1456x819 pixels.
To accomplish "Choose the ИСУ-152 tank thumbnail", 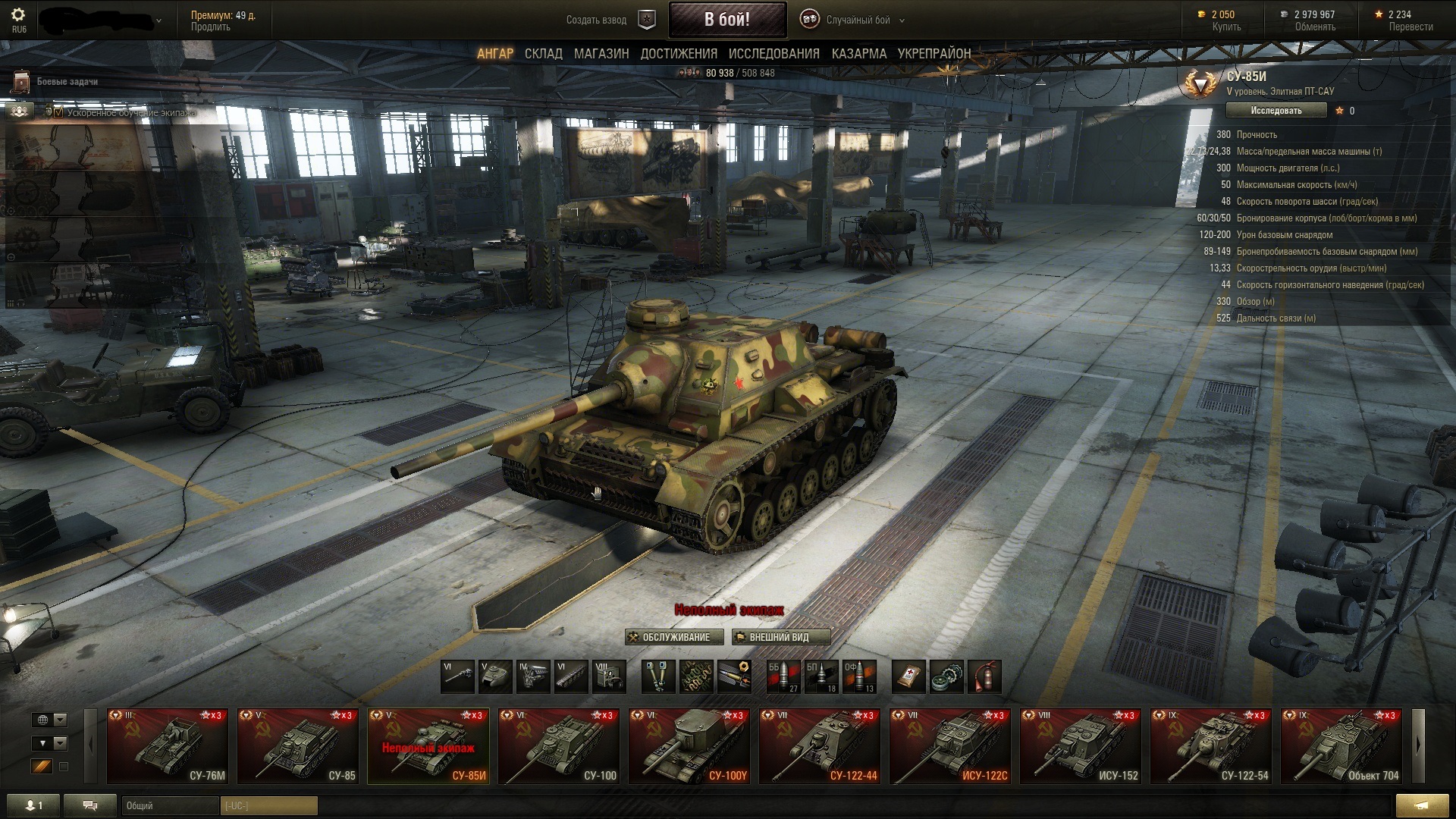I will 1081,745.
